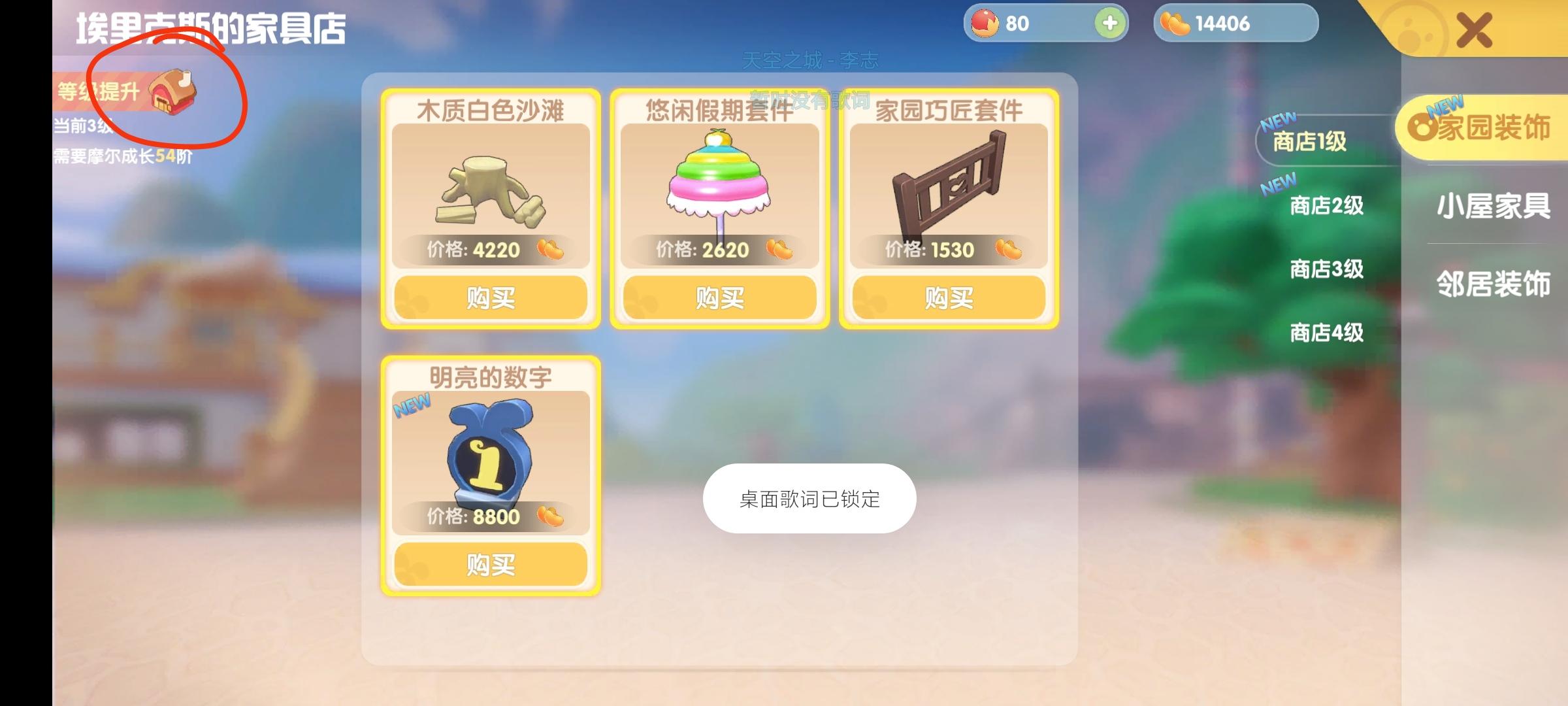This screenshot has height=706, width=1568.
Task: Click the shop title 埃里克斯的家具店
Action: point(209,27)
